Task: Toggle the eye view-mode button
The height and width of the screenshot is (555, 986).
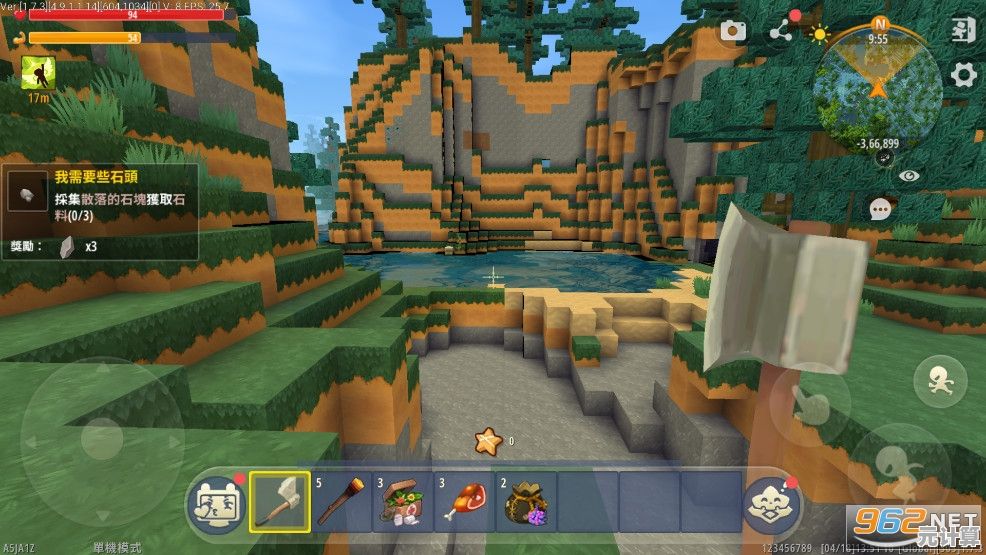Action: pos(908,175)
